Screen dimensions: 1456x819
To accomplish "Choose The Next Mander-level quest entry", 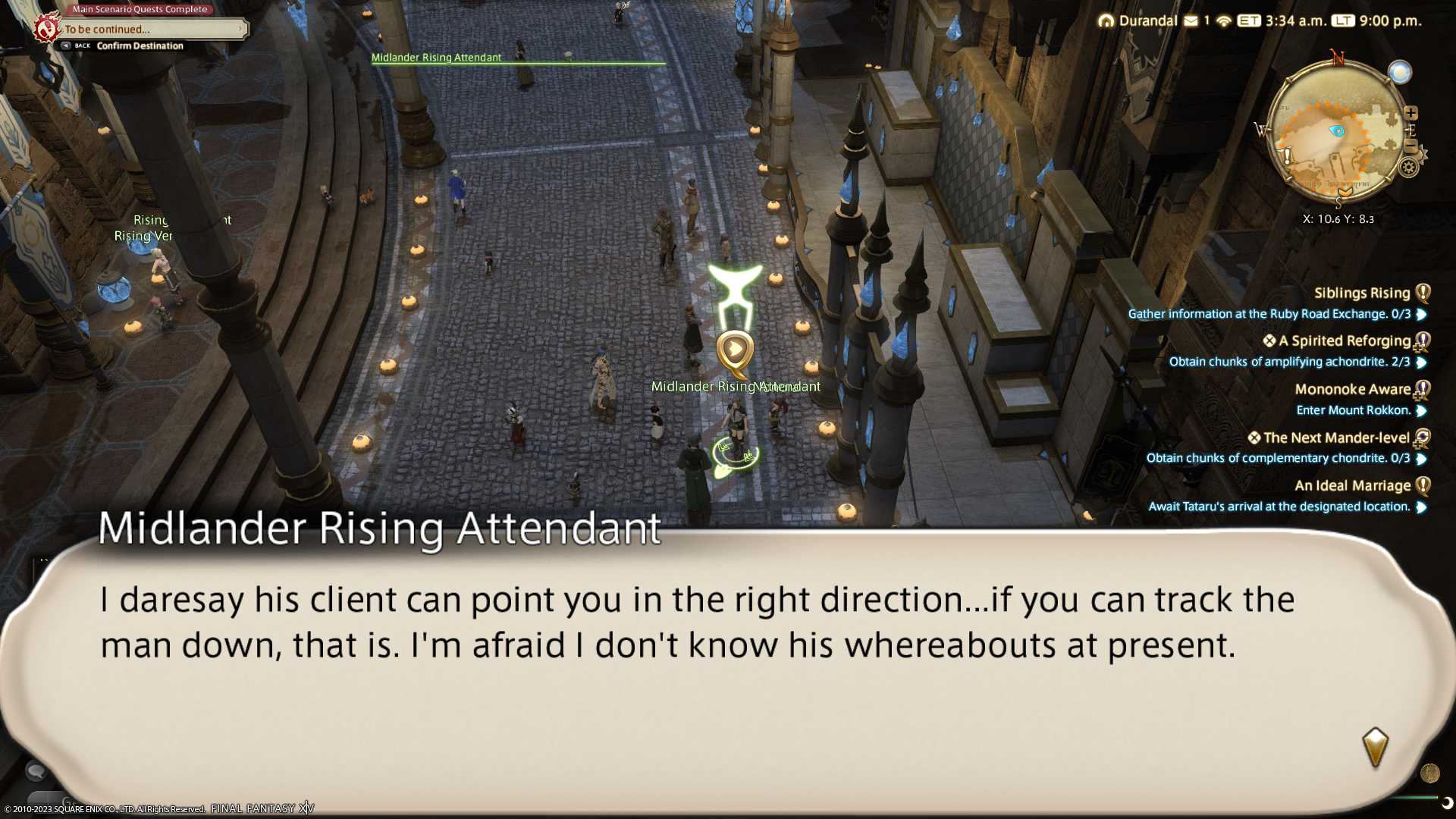I will tap(1335, 438).
